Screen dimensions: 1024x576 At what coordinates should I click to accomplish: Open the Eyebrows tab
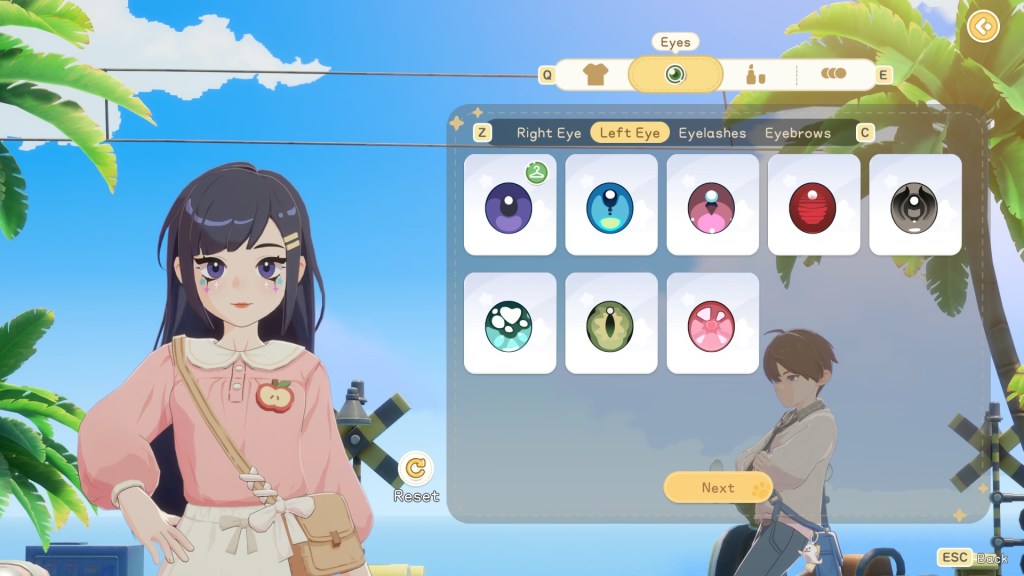click(x=797, y=133)
